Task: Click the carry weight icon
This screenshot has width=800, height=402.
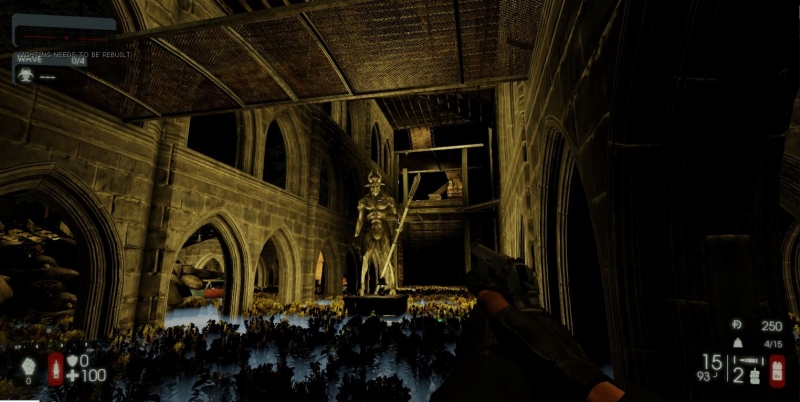Action: 738,343
